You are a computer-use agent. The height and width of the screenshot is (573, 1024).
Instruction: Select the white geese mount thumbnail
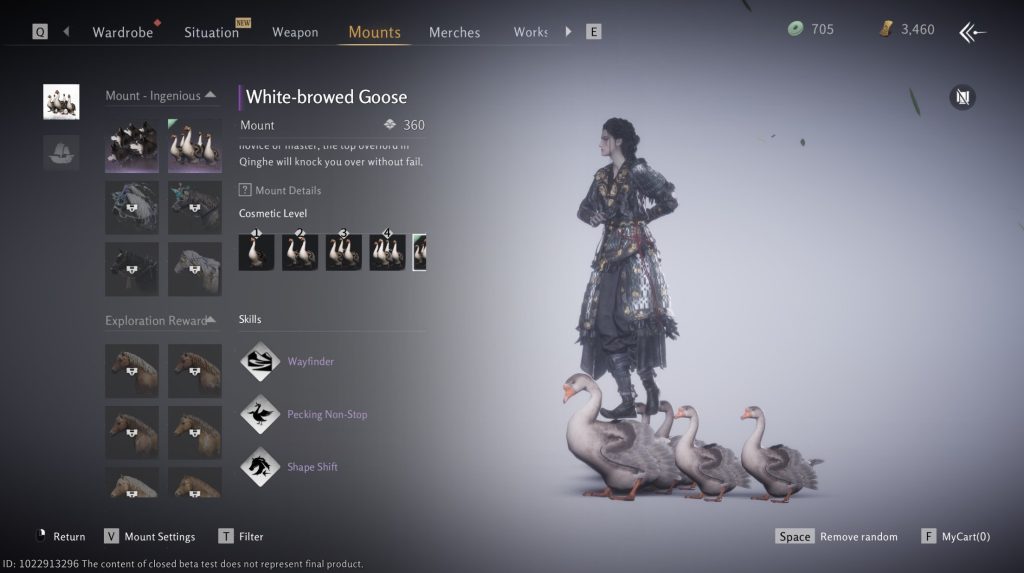point(195,145)
